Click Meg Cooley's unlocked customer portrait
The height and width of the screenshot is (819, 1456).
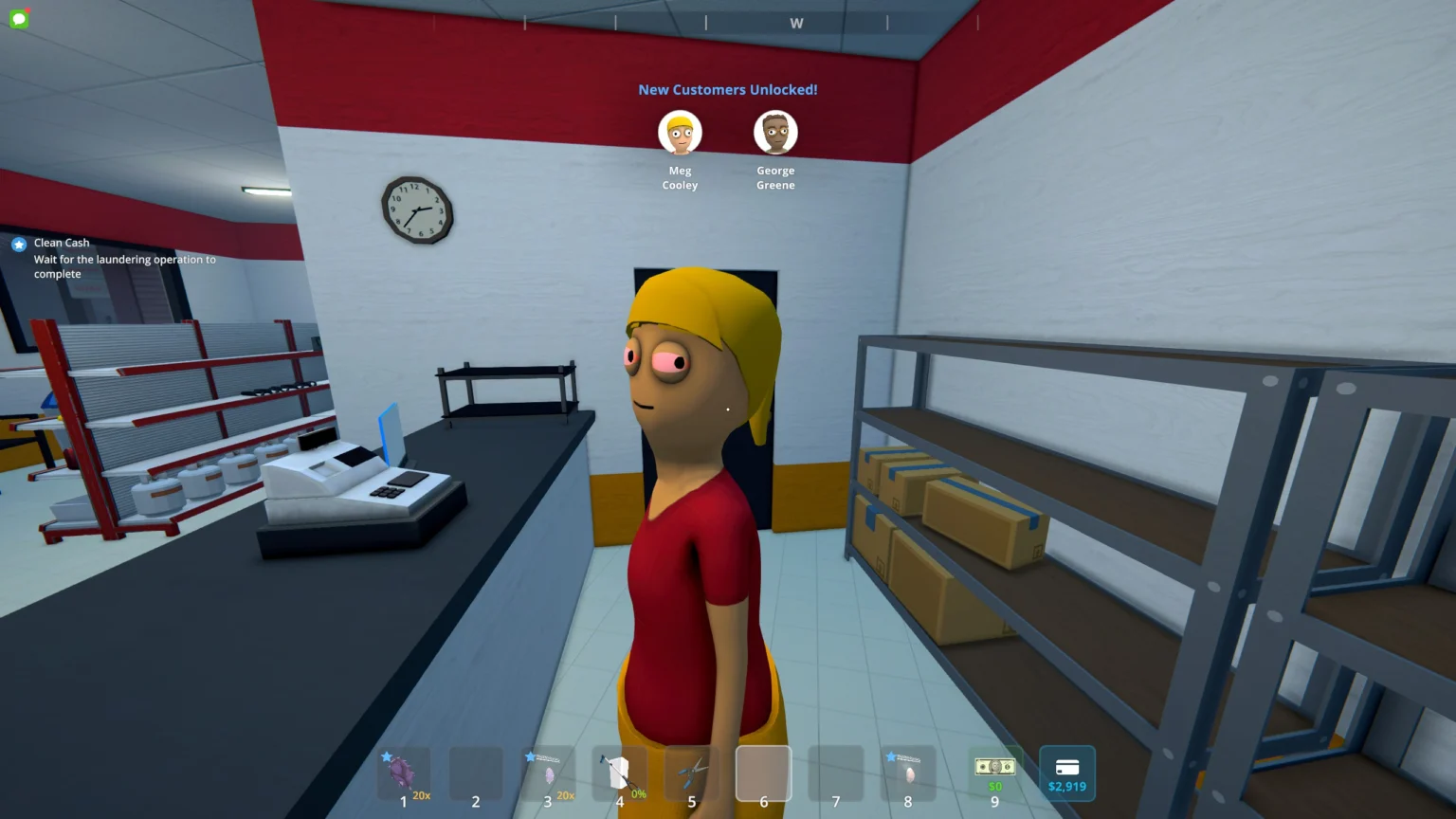(x=681, y=133)
